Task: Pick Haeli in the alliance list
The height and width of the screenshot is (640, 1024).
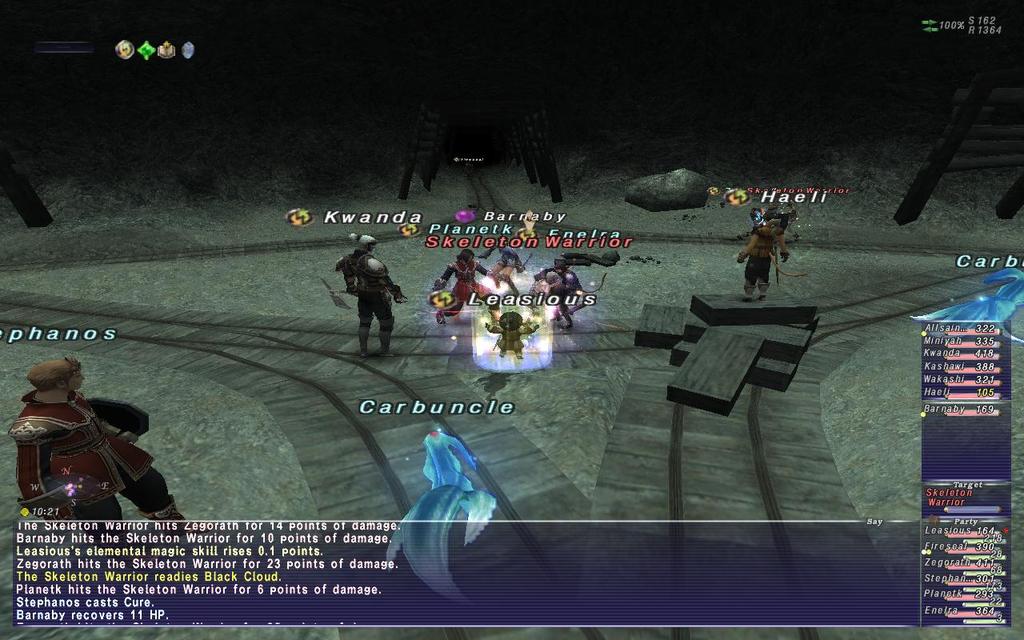Action: (964, 393)
